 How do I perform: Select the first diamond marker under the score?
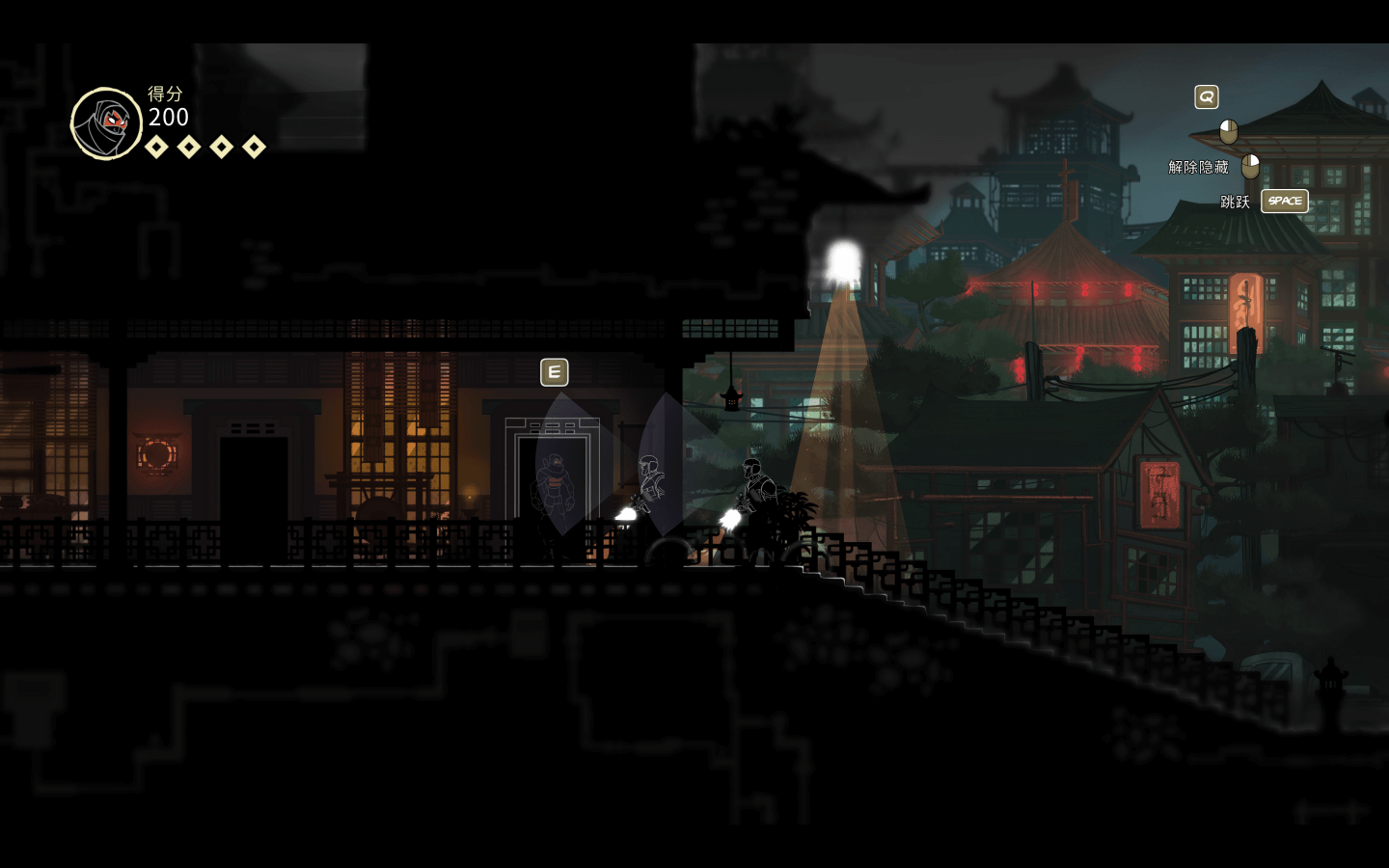156,147
